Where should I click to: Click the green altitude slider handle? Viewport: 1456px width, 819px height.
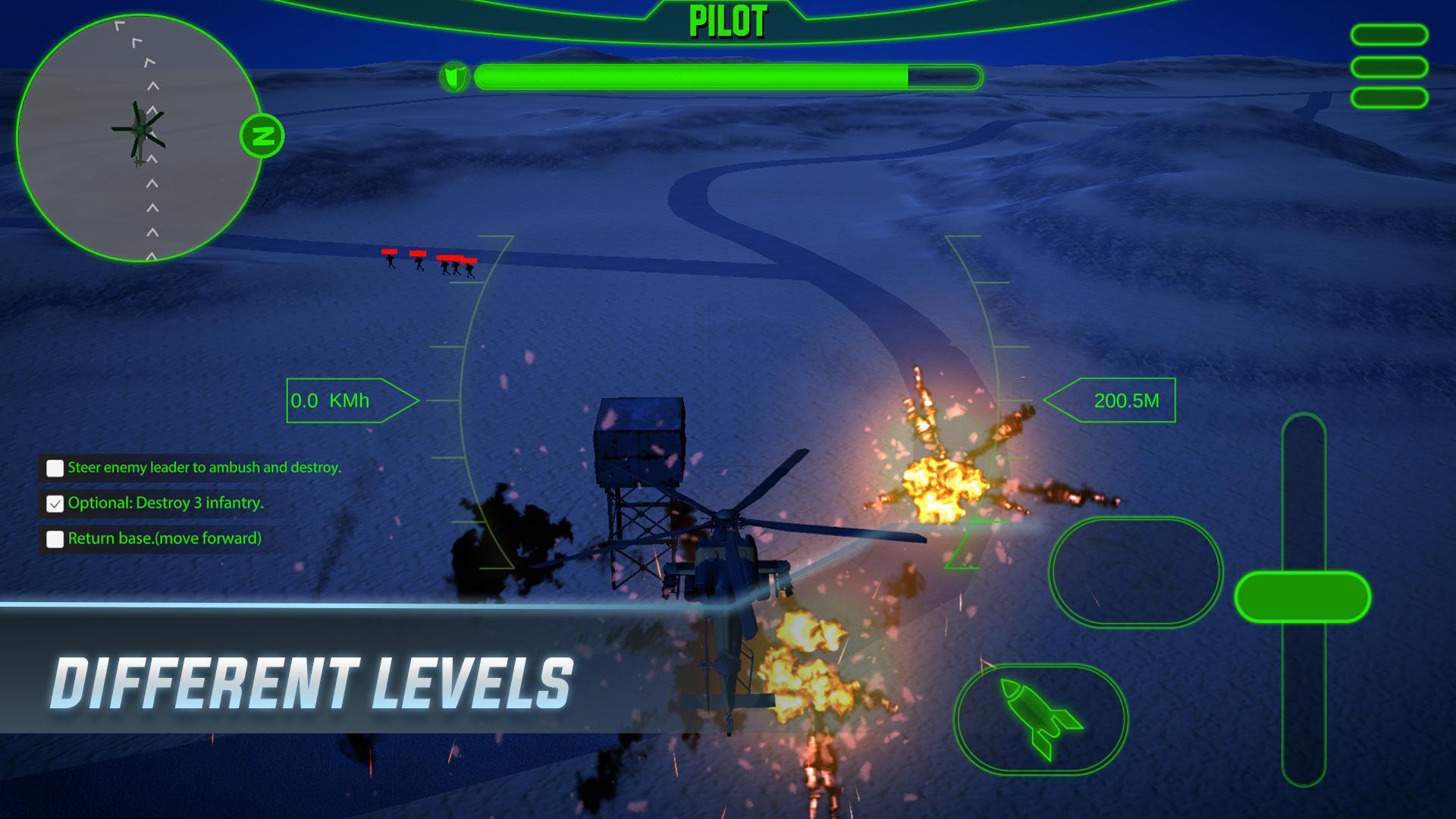[1302, 598]
